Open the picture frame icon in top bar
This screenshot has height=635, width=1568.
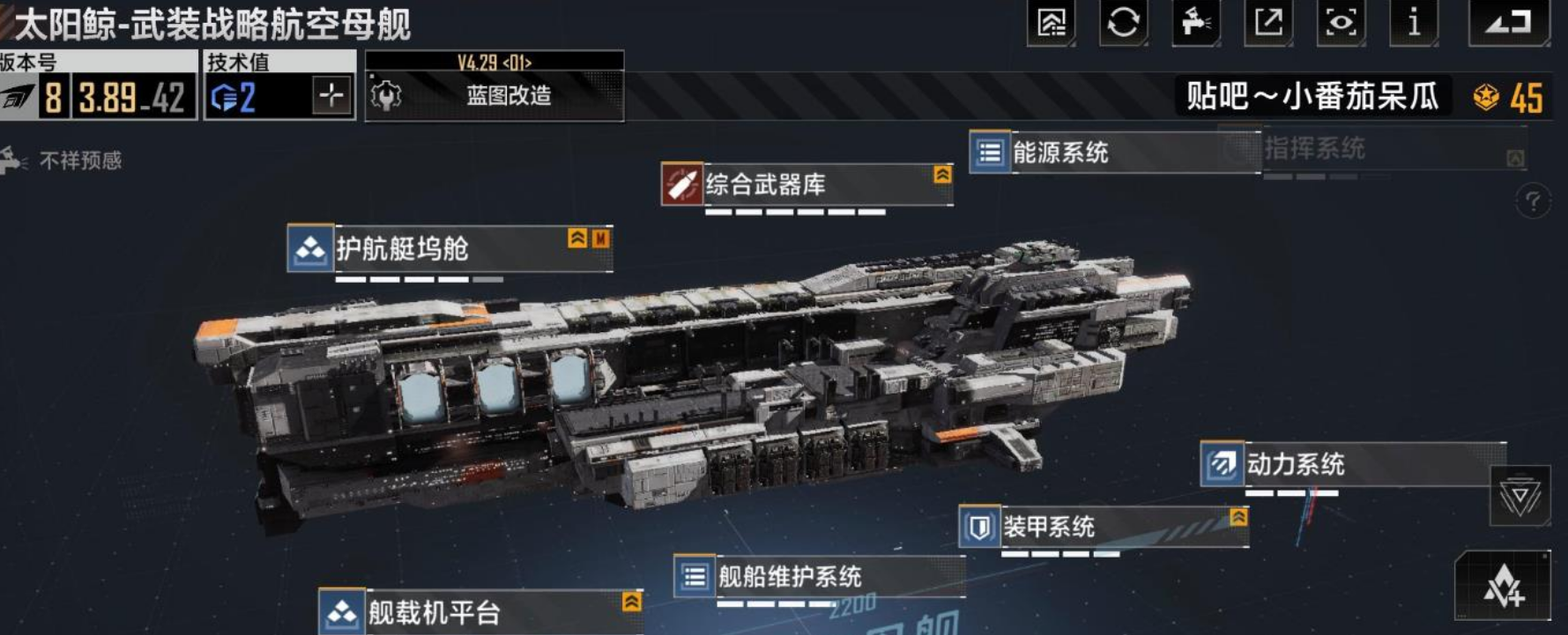click(1051, 22)
